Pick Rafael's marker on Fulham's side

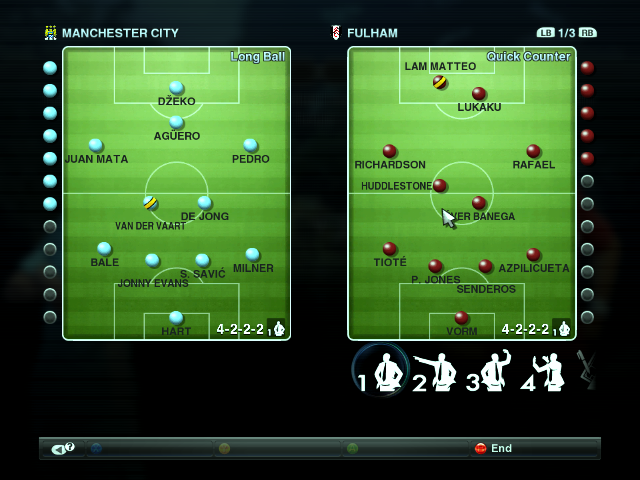(x=533, y=151)
